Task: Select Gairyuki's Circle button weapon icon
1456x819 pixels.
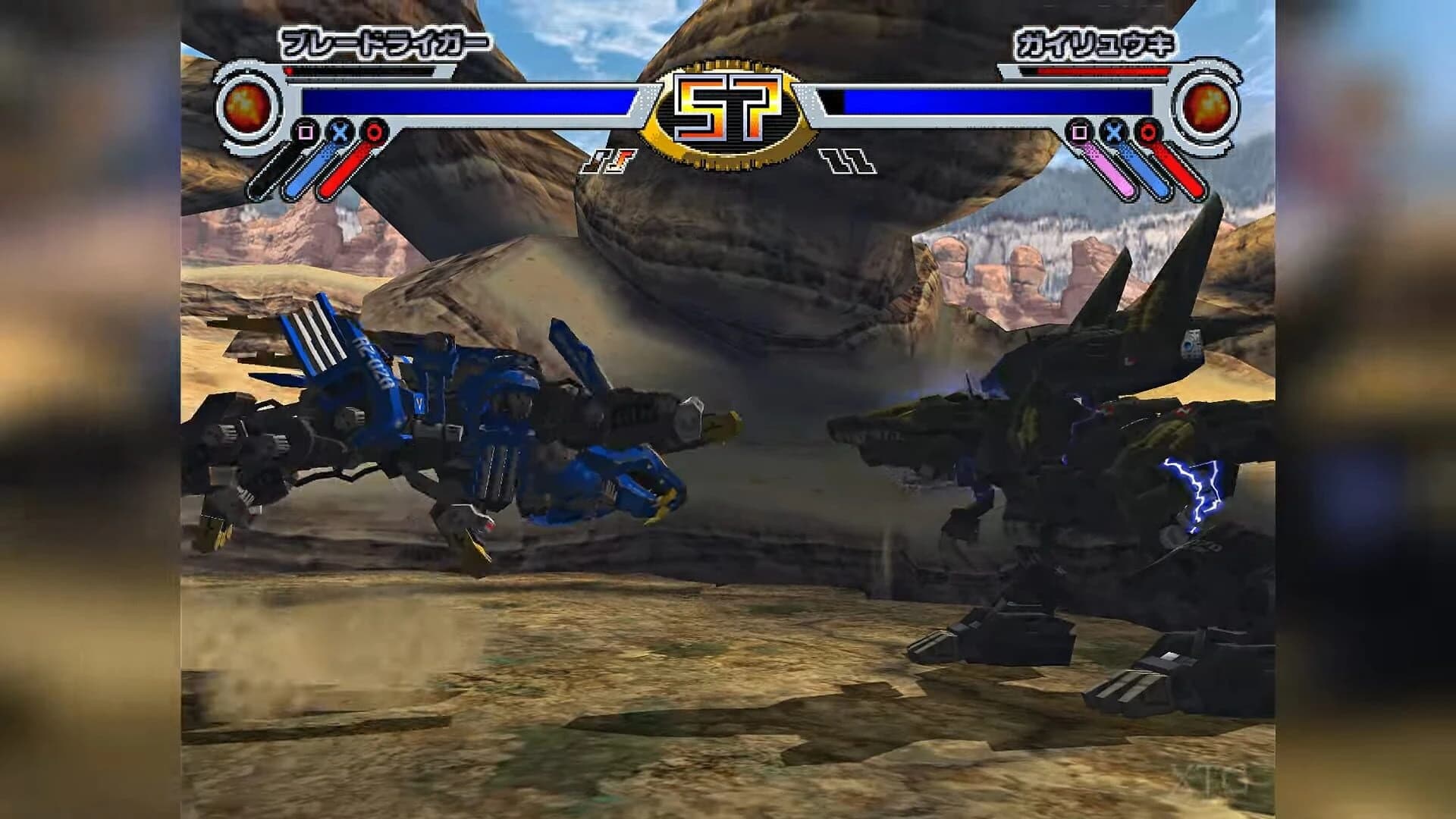Action: coord(1147,133)
